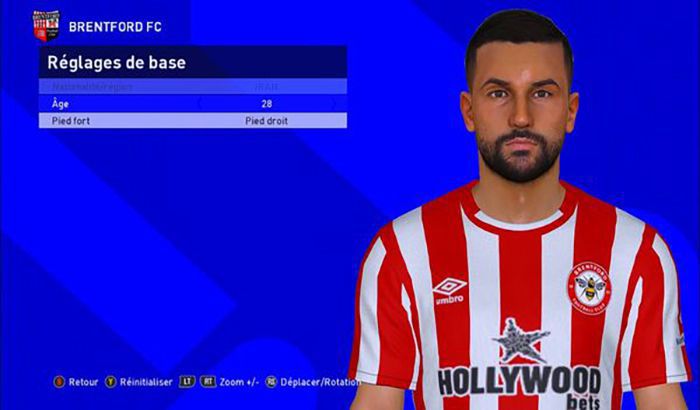
Task: Decrease the age value with the left arrow
Action: 200,103
